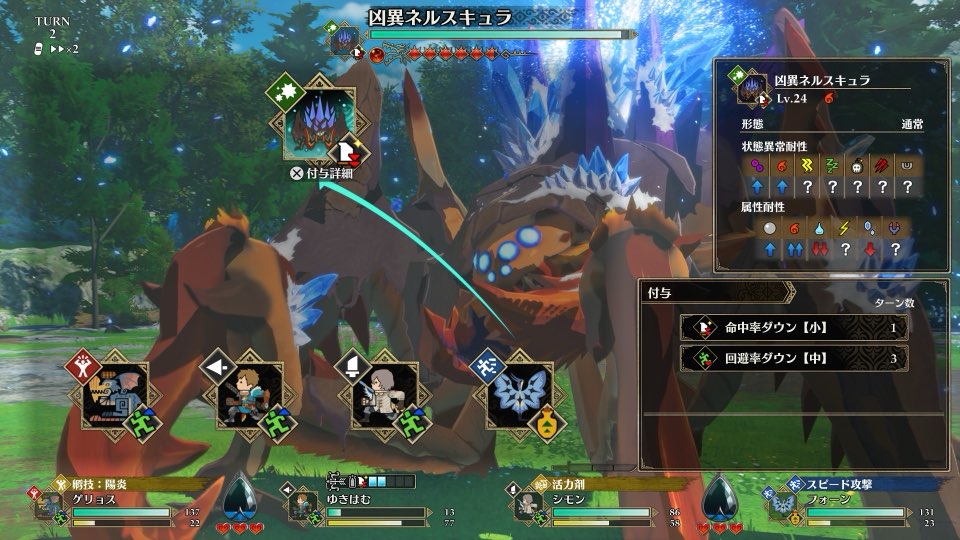Viewport: 960px width, 540px height.
Task: Click the enemy info portrait beside Lv.24
Action: point(752,90)
